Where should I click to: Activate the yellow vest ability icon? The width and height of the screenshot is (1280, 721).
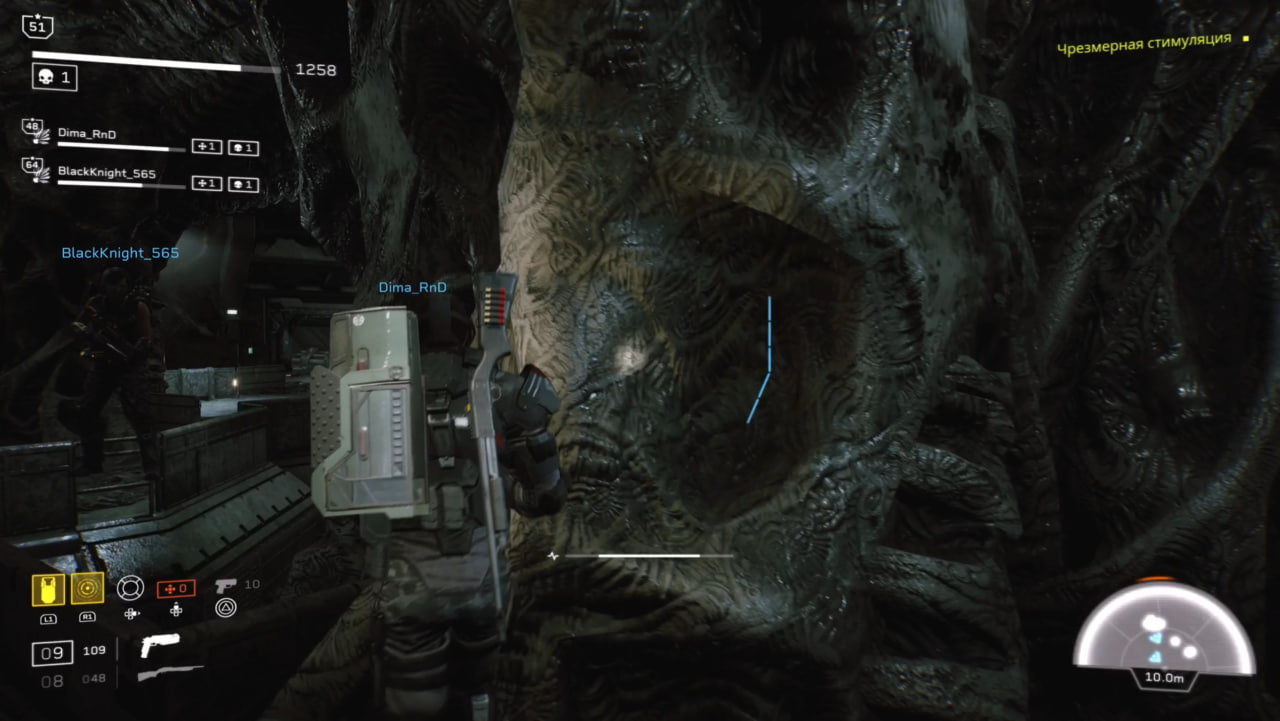(48, 589)
